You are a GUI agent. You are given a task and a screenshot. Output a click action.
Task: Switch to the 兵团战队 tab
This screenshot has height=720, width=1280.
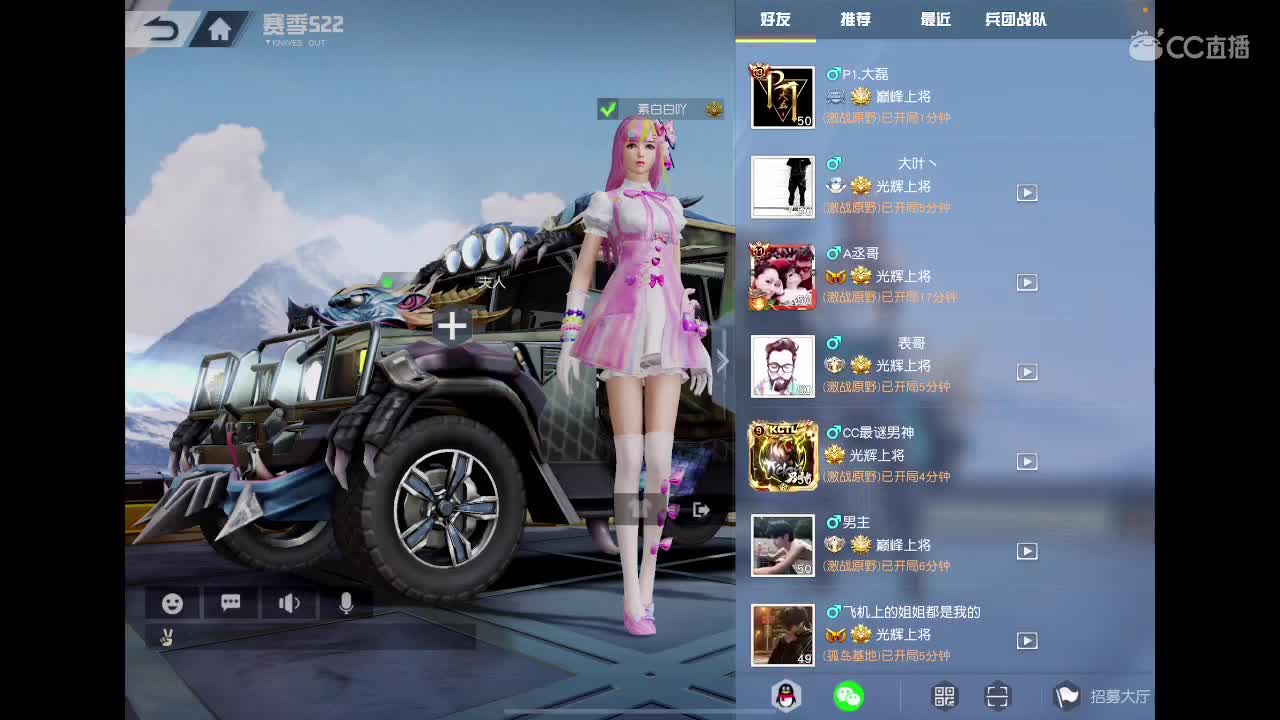coord(1013,19)
